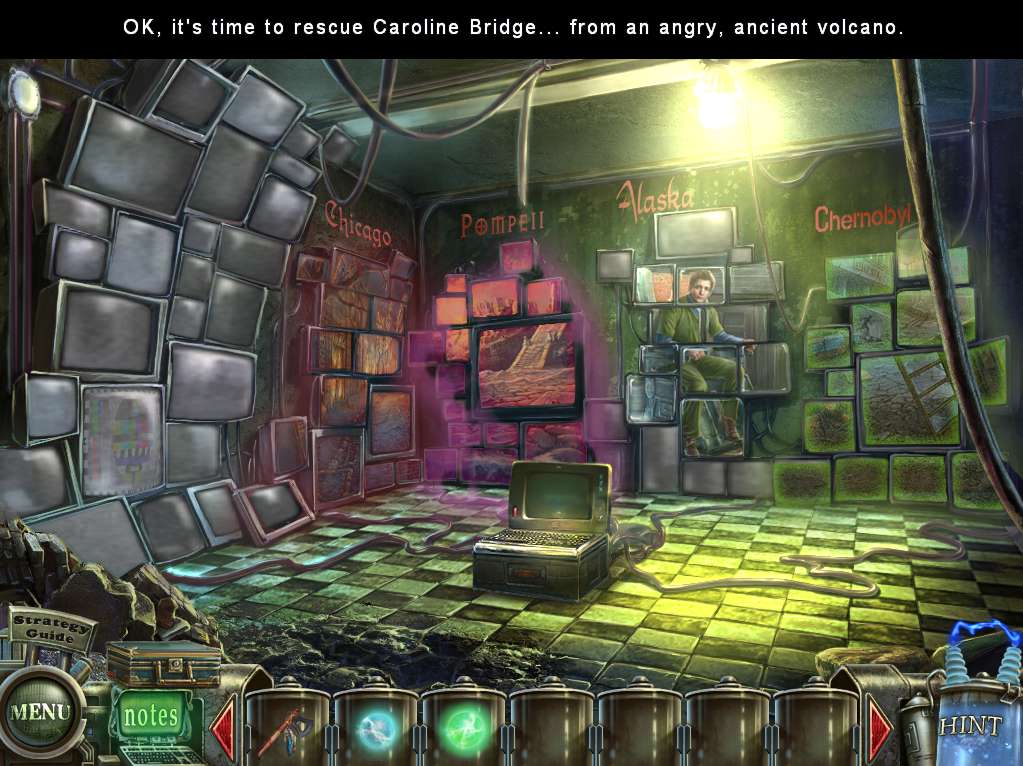
Task: Open the briefcase above the notes
Action: coord(164,663)
